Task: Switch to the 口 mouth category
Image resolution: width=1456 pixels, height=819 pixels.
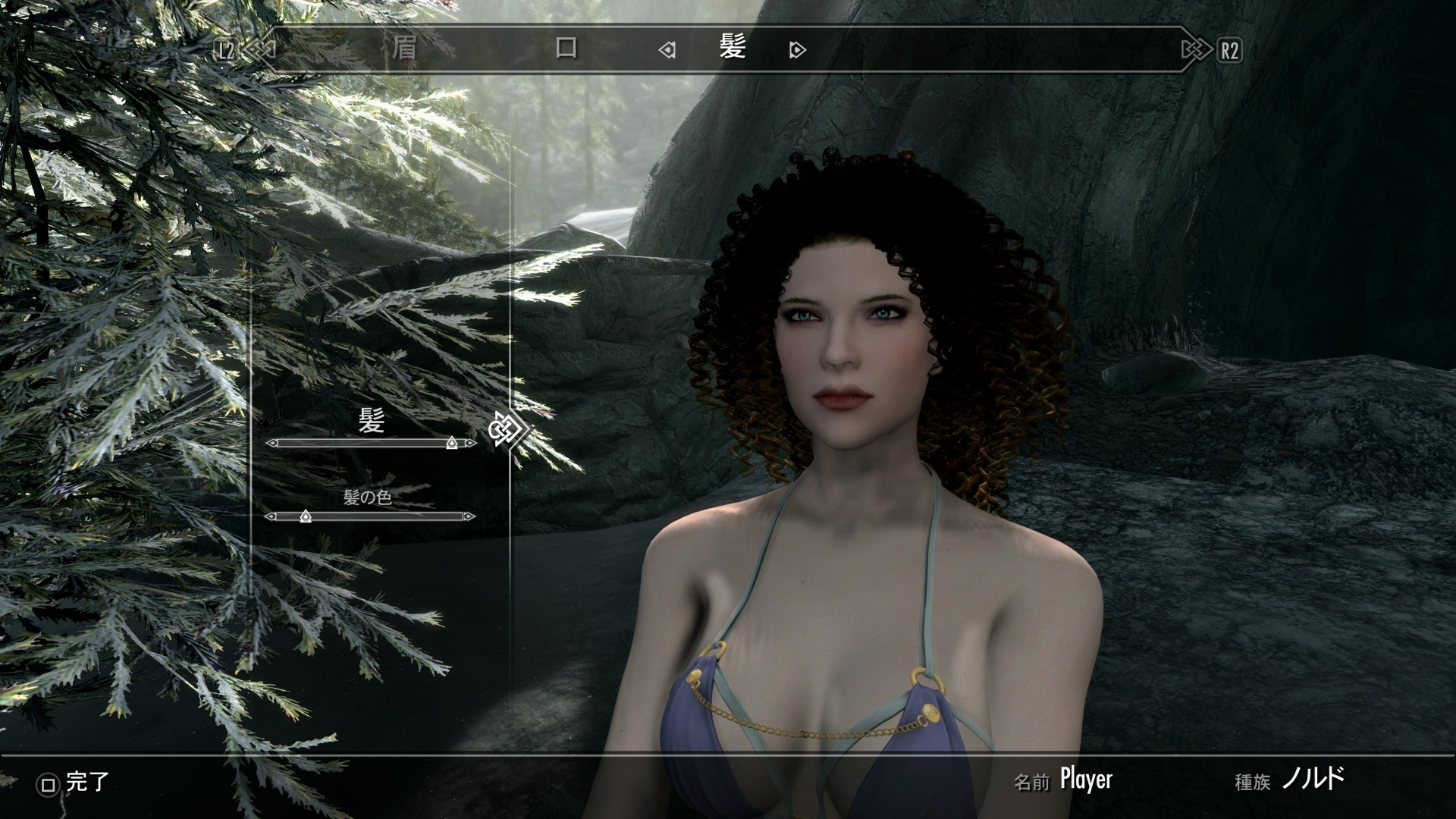Action: click(566, 49)
